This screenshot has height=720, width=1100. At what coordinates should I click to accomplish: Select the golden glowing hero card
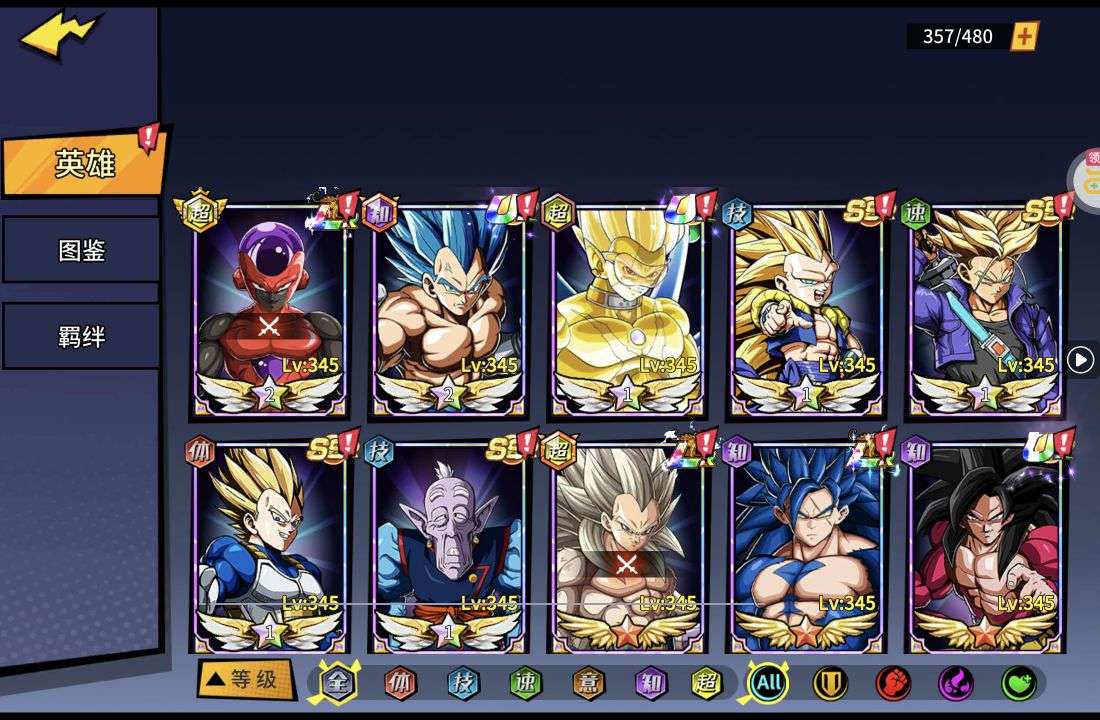[627, 310]
